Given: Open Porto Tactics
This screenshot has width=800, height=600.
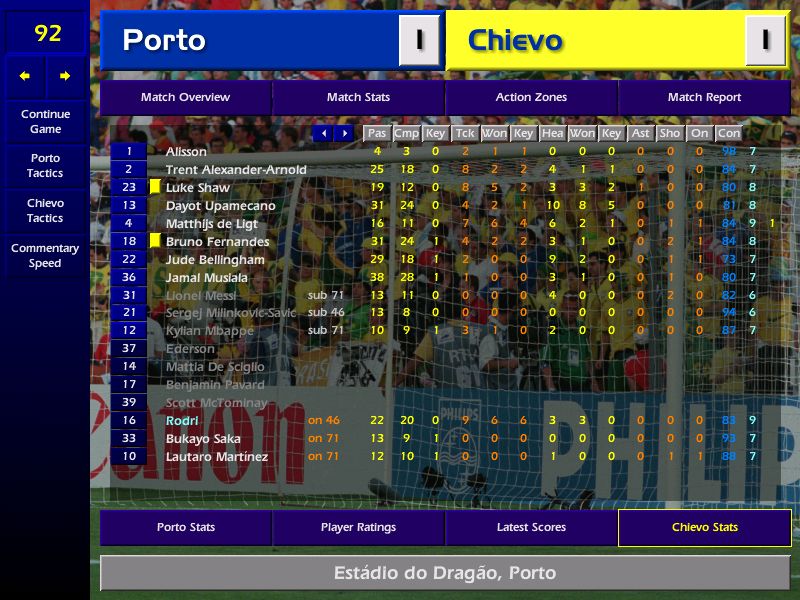Looking at the screenshot, I should (45, 165).
